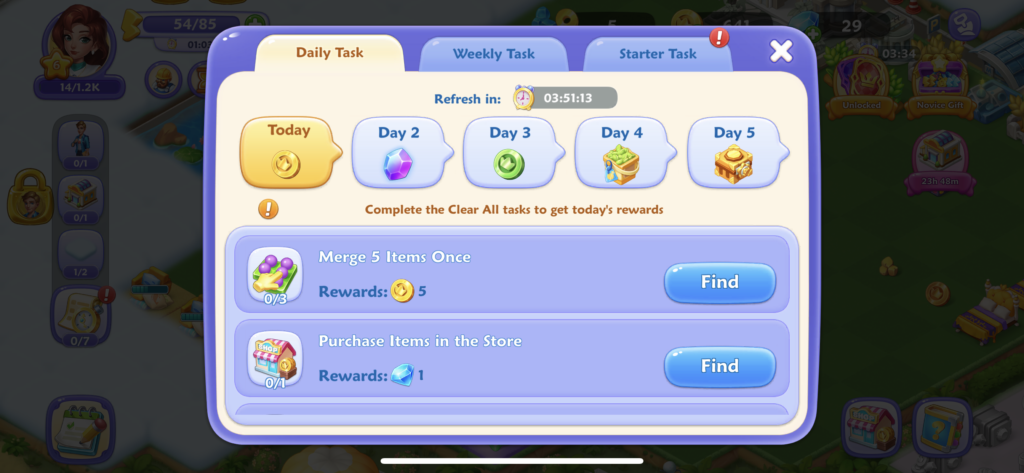Choose the Day 3 reward bubble

[x=509, y=153]
